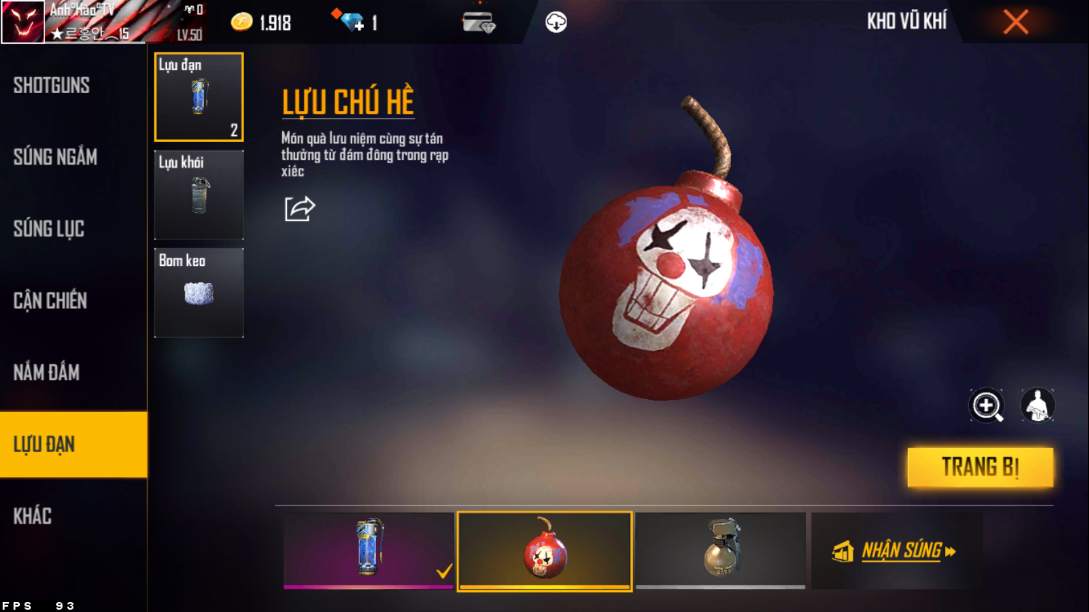Preview the skin on character
Image resolution: width=1089 pixels, height=612 pixels.
pyautogui.click(x=1038, y=405)
